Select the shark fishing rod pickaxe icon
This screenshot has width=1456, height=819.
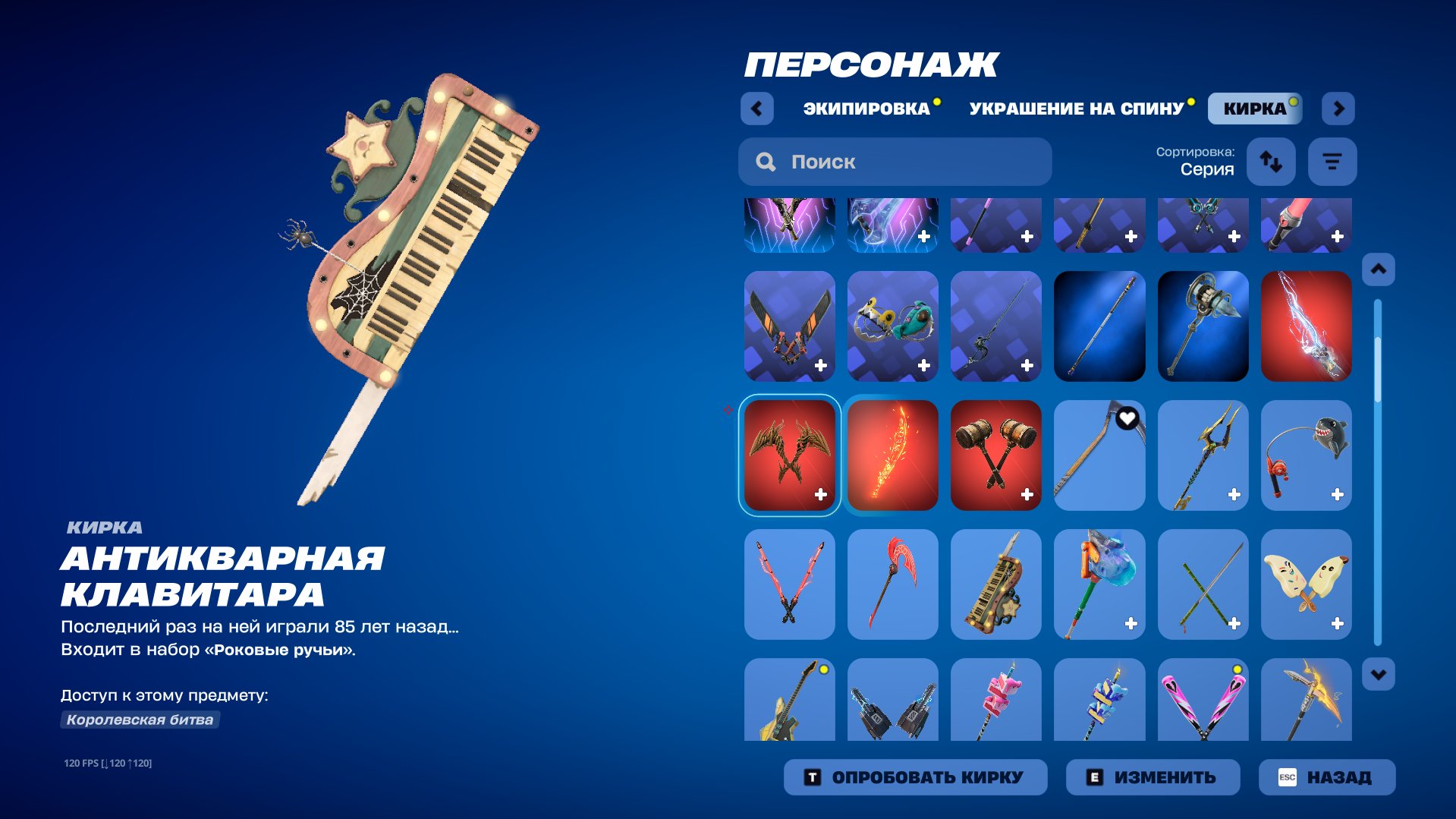tap(1306, 455)
